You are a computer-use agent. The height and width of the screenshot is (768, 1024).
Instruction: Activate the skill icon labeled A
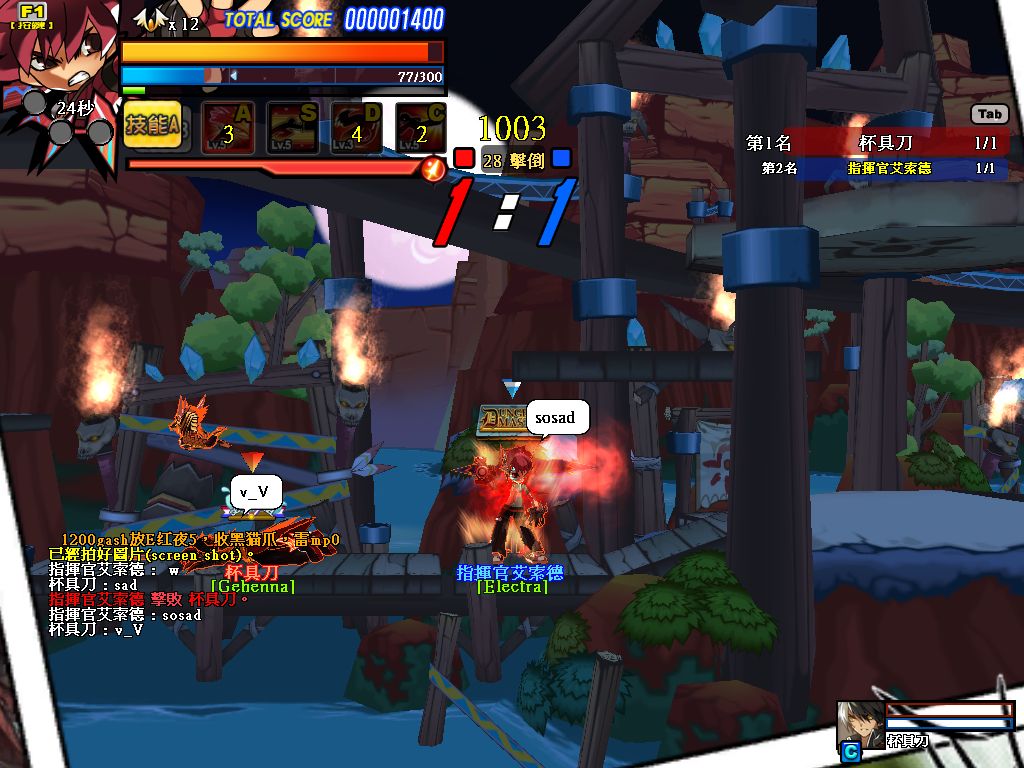[228, 128]
